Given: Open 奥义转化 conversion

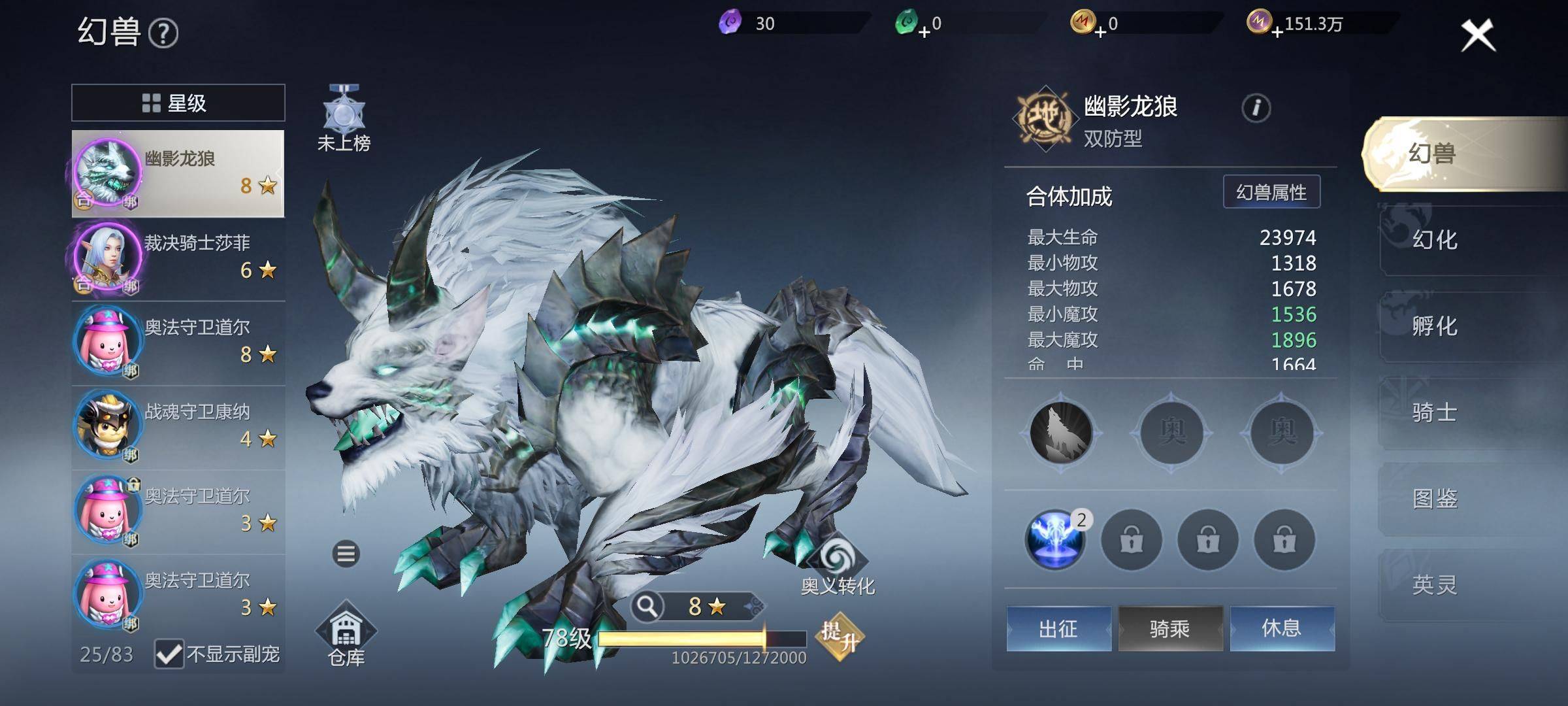Looking at the screenshot, I should pyautogui.click(x=837, y=566).
